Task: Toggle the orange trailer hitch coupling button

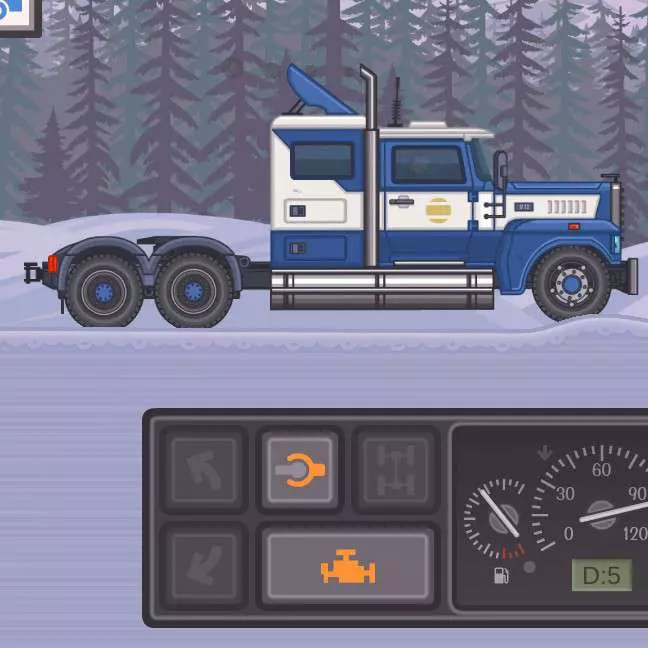Action: [300, 469]
